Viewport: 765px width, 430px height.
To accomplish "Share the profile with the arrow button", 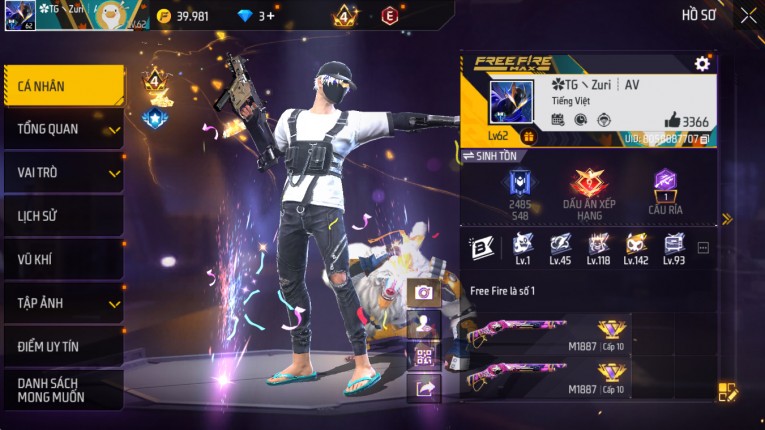I will pyautogui.click(x=424, y=387).
